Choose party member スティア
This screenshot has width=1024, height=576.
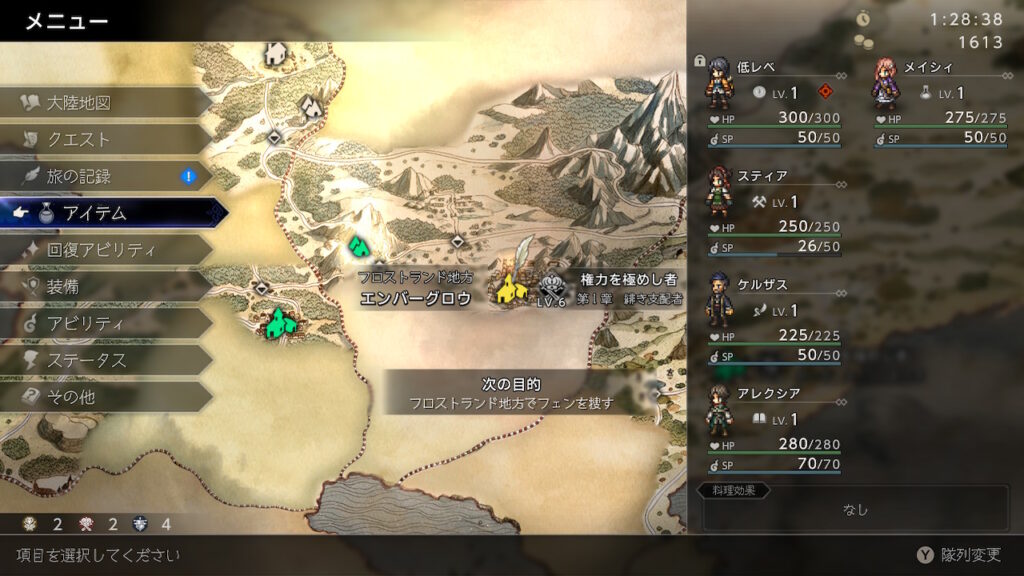point(768,210)
